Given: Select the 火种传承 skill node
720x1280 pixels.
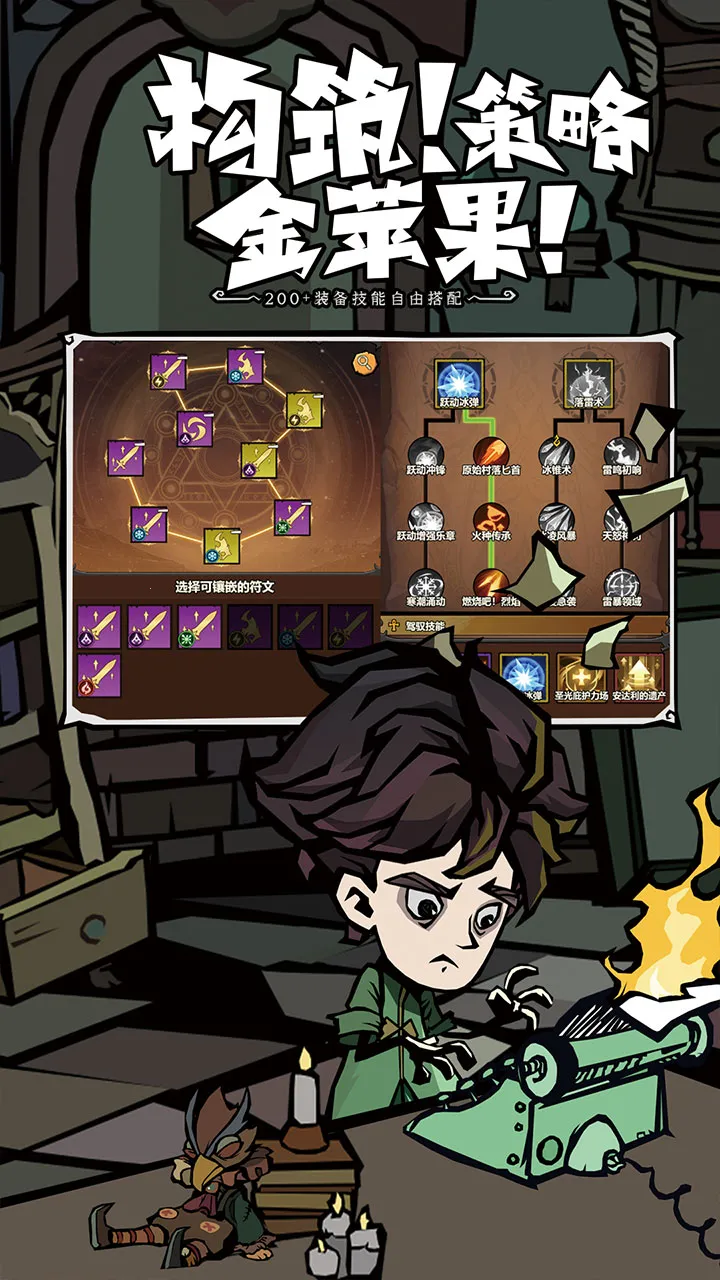Looking at the screenshot, I should tap(491, 520).
